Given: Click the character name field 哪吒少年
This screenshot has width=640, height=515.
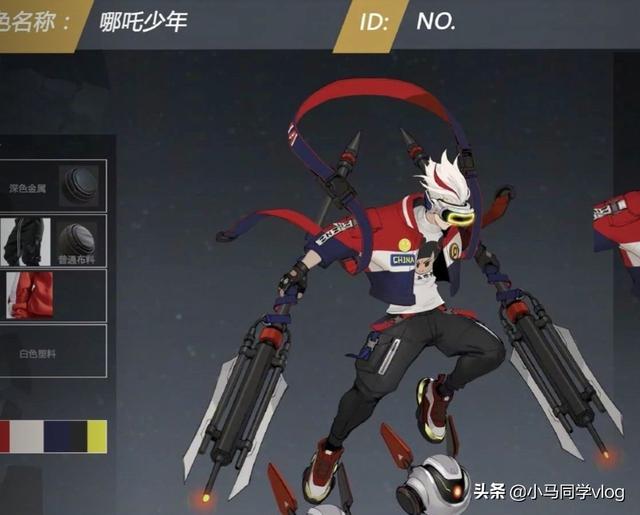Looking at the screenshot, I should tap(144, 22).
